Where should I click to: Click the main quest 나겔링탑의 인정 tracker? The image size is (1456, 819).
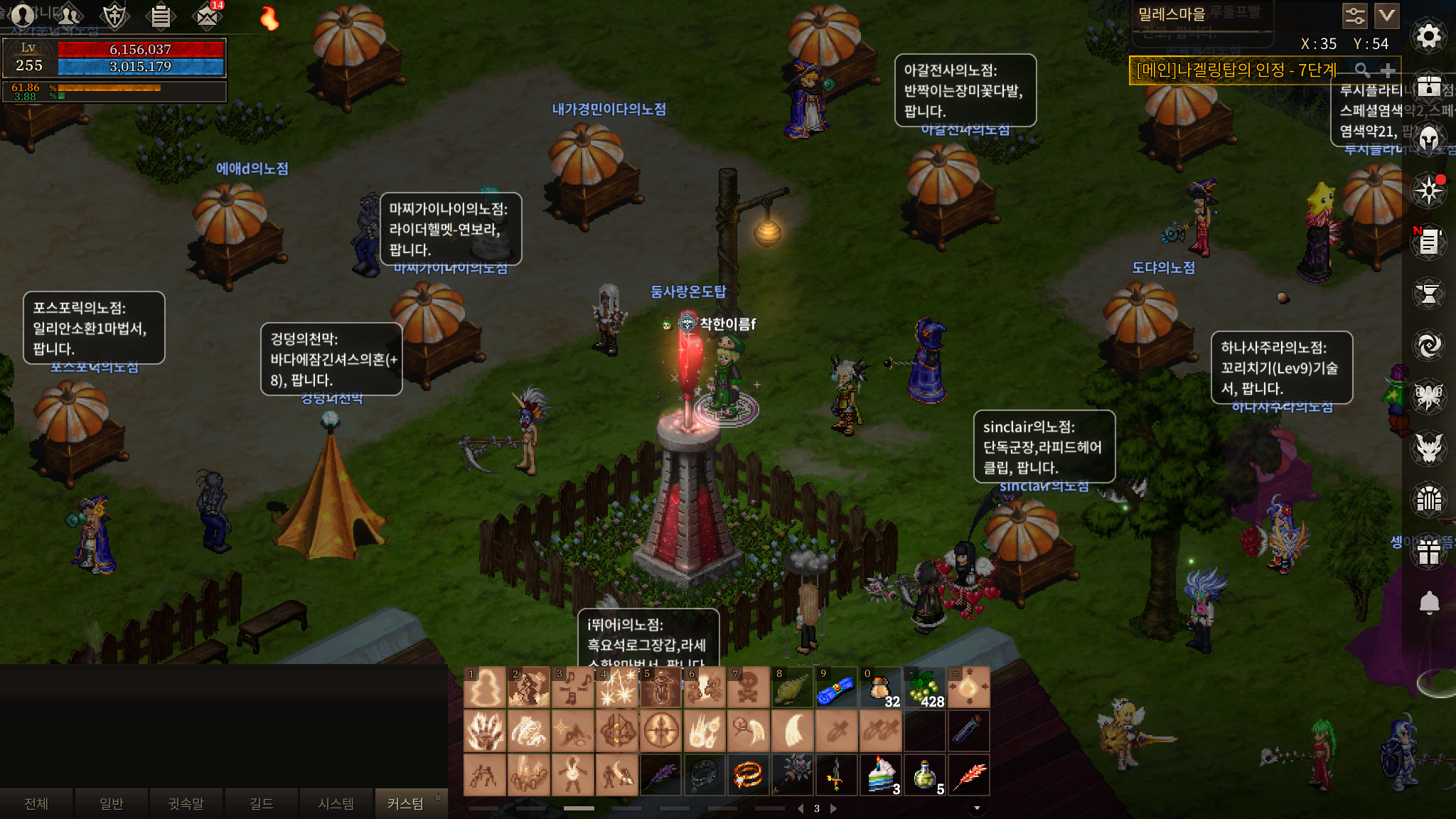[x=1237, y=70]
